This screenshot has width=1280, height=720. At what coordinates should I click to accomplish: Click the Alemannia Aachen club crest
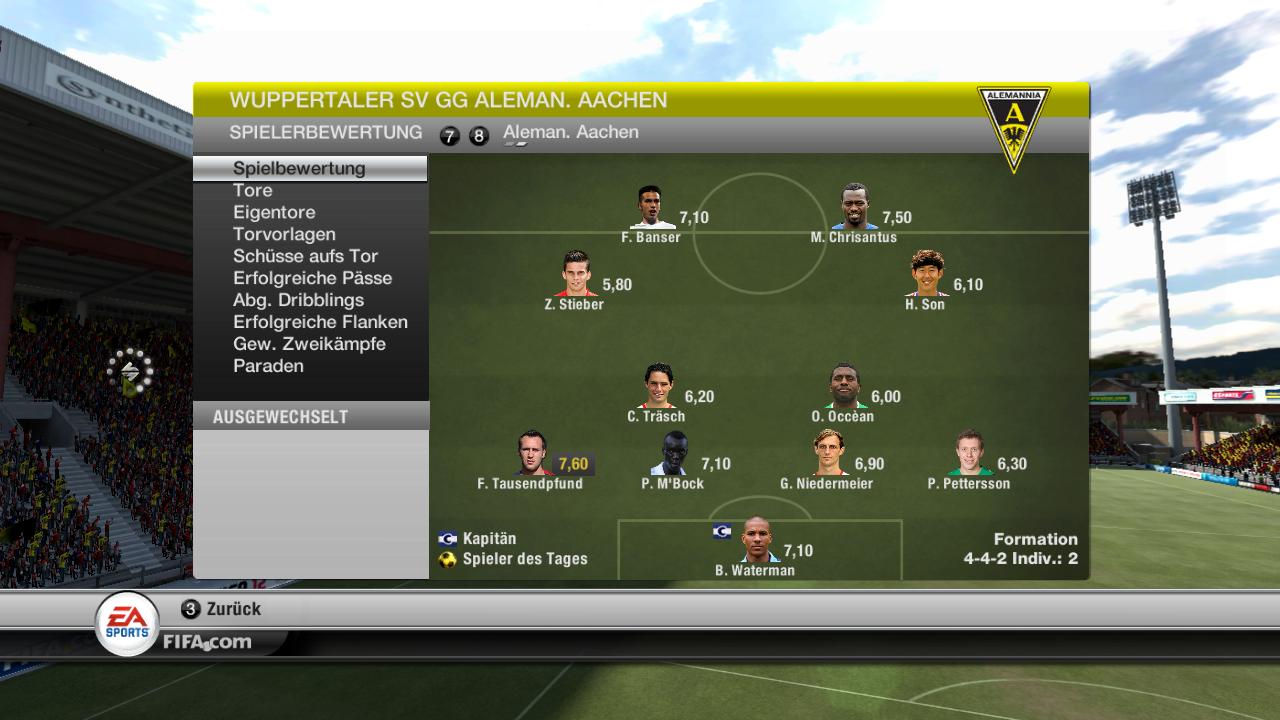click(x=1013, y=127)
